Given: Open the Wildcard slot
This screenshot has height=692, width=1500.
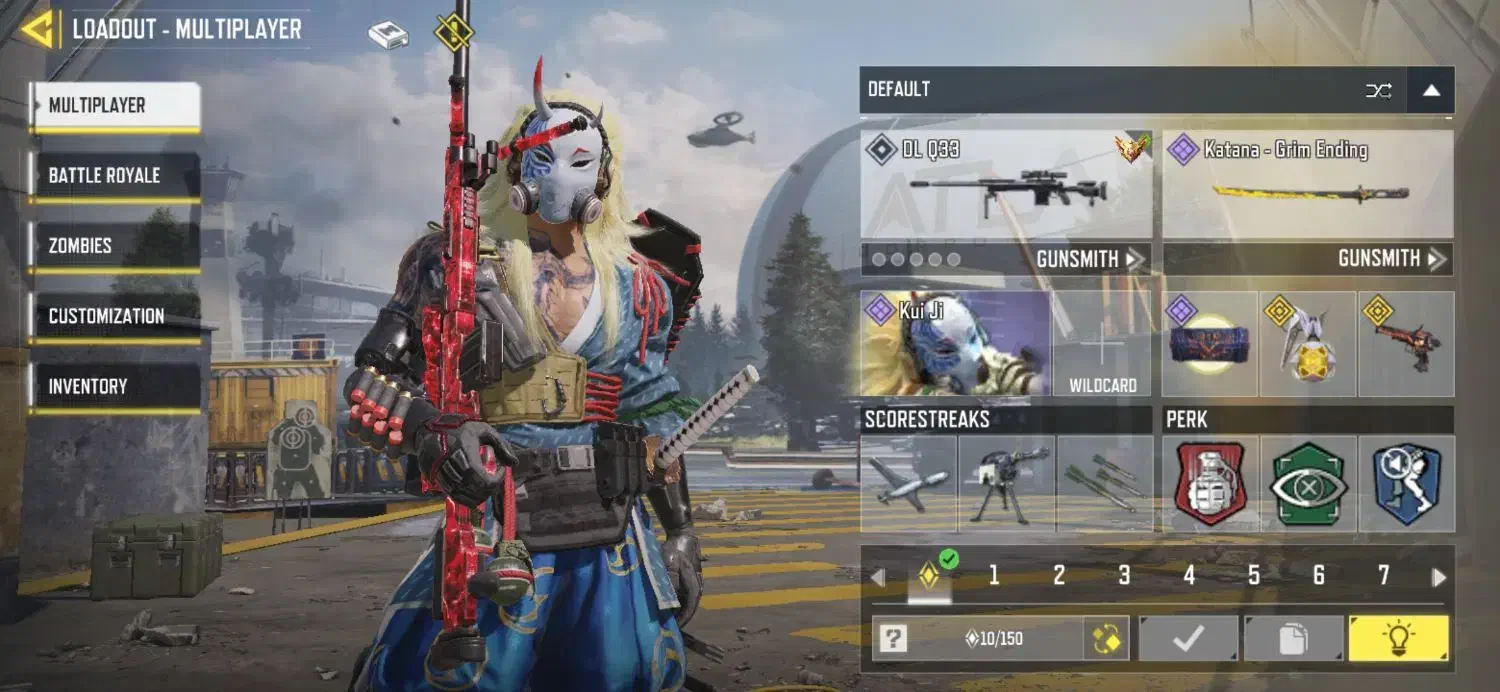Looking at the screenshot, I should [1103, 343].
